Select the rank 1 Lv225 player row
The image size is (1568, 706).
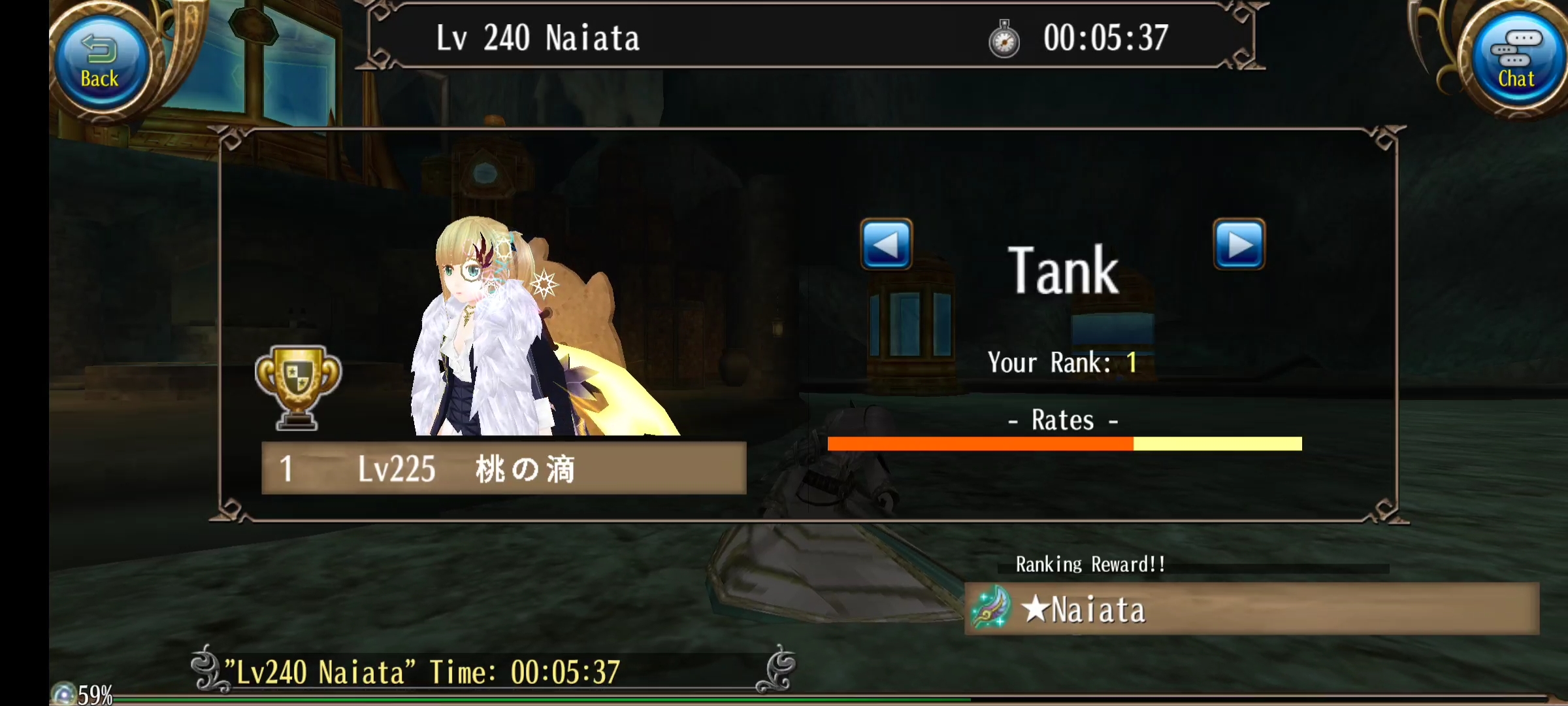tap(503, 468)
